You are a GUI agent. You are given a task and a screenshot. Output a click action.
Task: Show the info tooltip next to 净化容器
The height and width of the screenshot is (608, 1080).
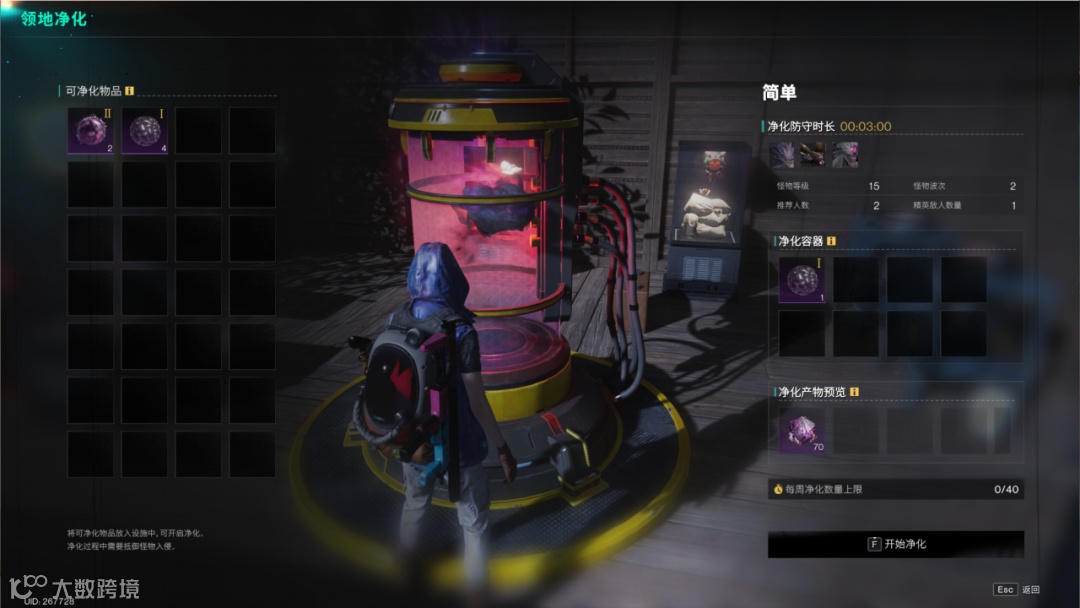point(831,241)
